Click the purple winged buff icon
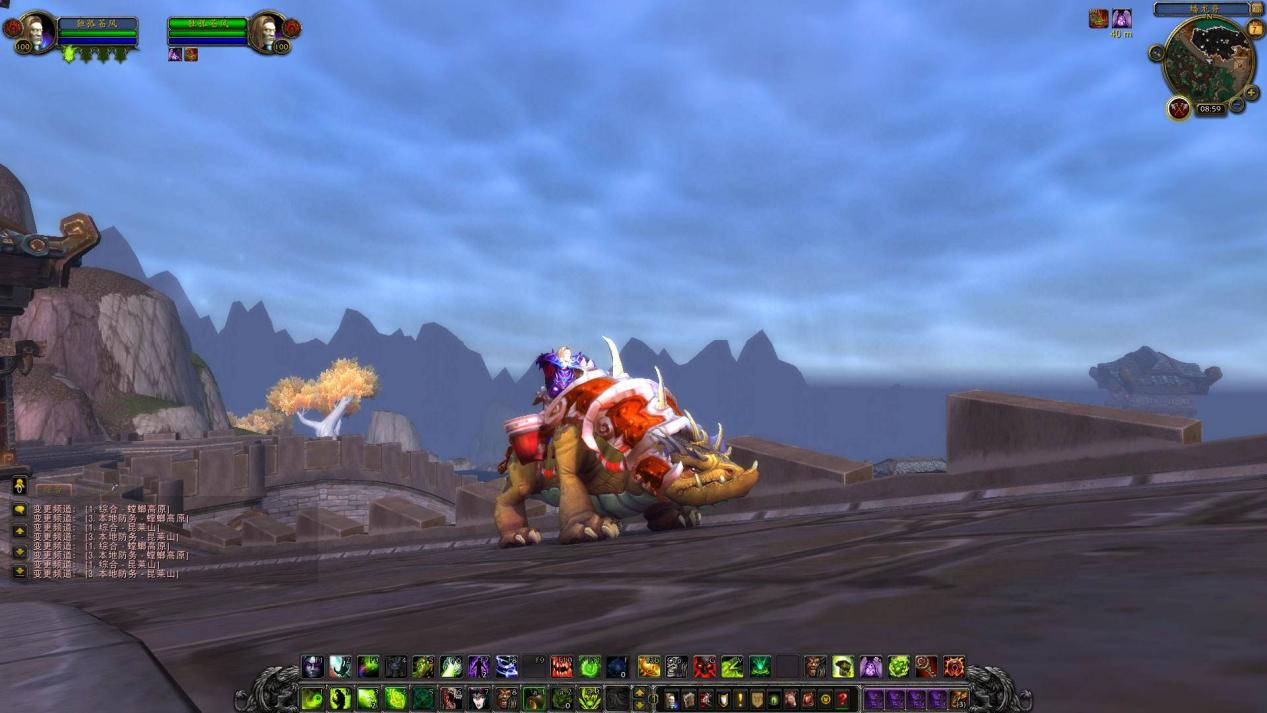The height and width of the screenshot is (713, 1267). (x=1121, y=19)
